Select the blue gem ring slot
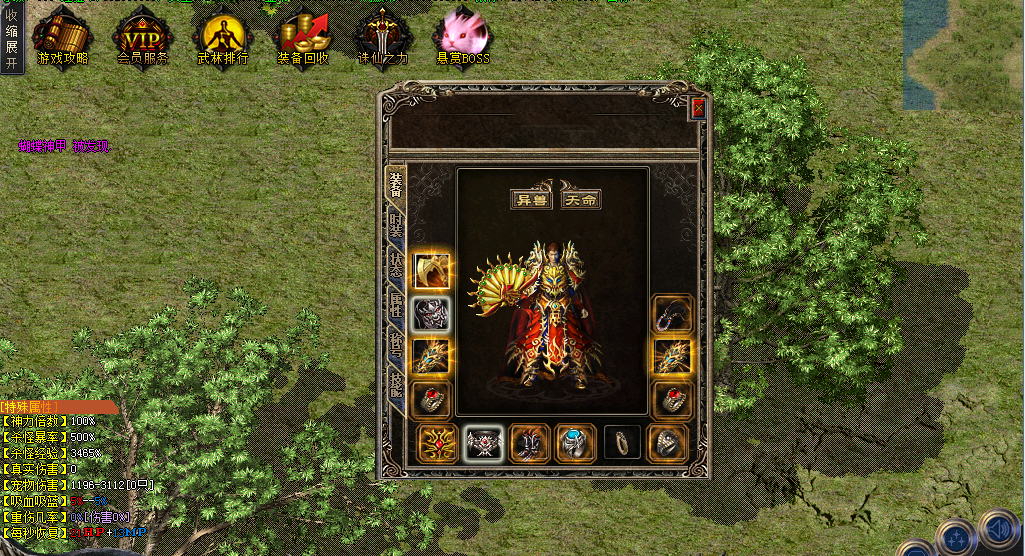 [x=575, y=442]
